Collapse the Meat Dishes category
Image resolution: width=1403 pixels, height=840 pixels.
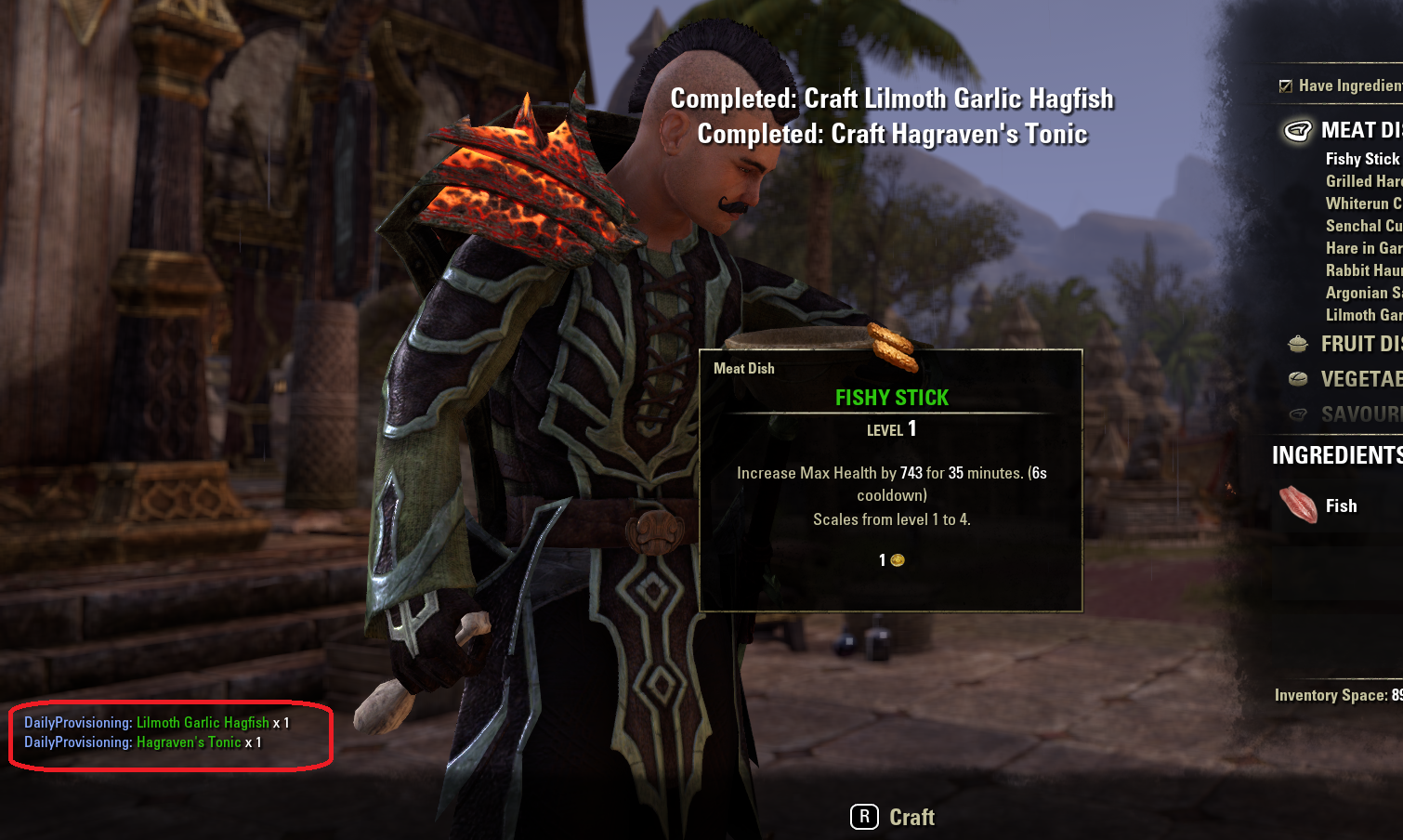tap(1360, 130)
